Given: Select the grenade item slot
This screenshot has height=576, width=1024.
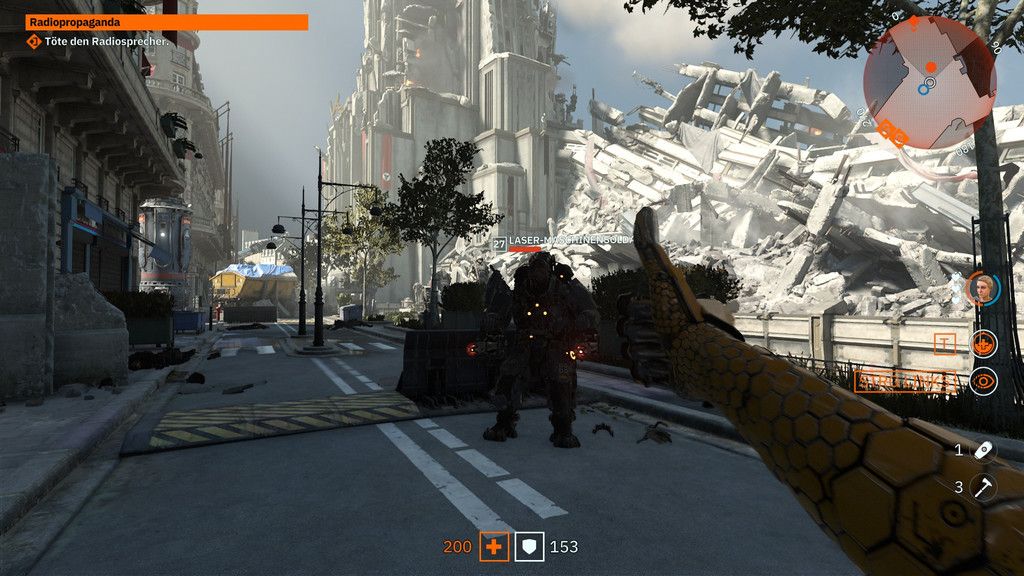Looking at the screenshot, I should (x=984, y=451).
